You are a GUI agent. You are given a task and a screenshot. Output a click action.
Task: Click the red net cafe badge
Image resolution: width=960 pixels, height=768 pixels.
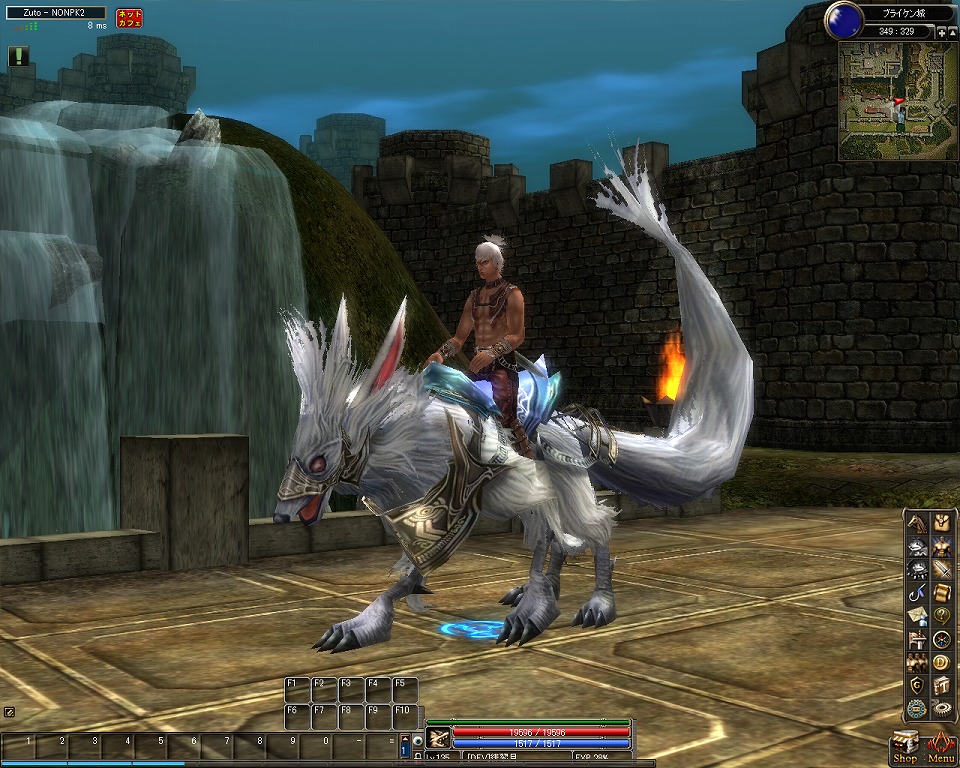[129, 18]
